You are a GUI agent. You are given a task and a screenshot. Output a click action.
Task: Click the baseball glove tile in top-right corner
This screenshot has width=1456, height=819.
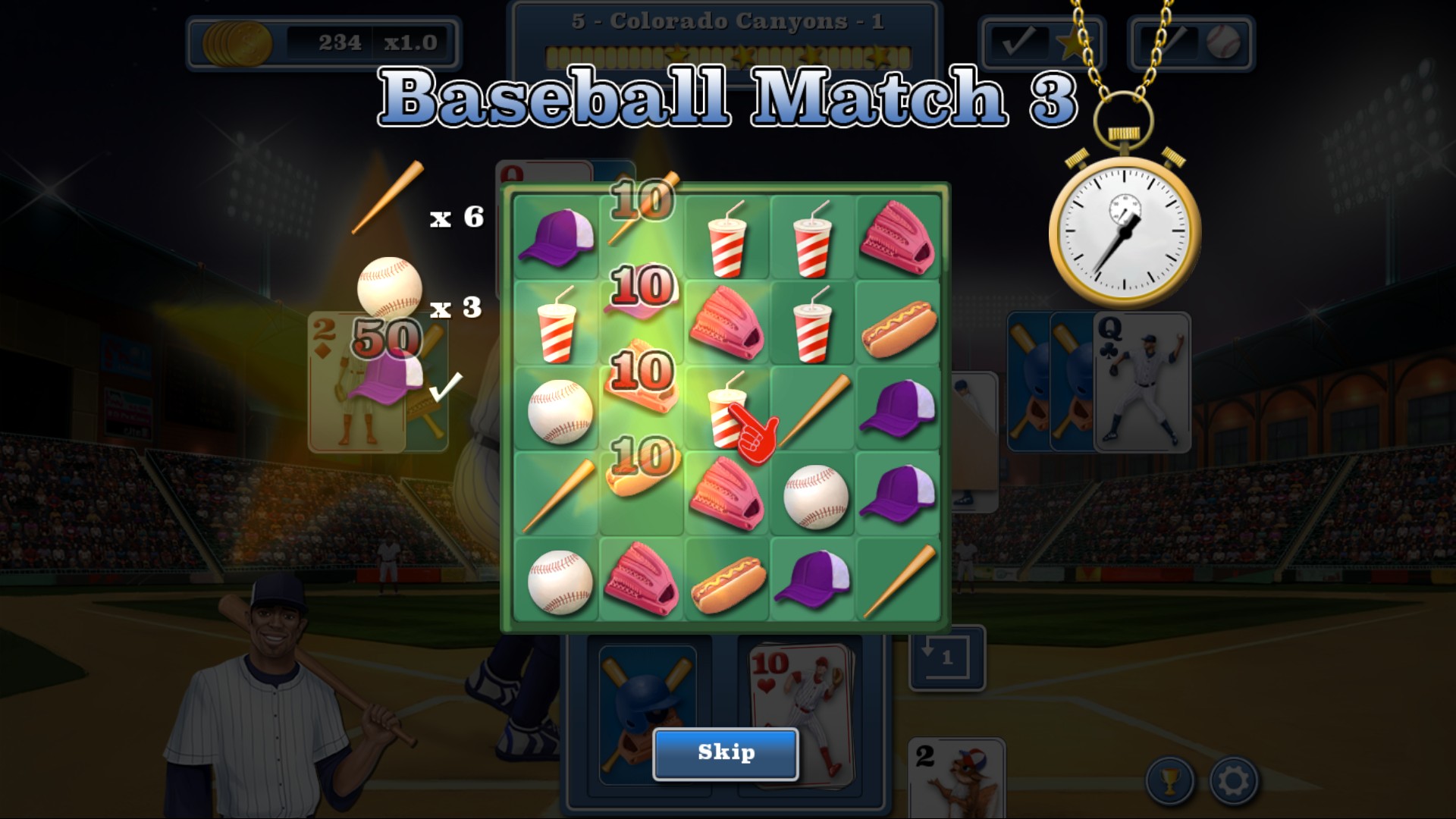click(x=897, y=239)
